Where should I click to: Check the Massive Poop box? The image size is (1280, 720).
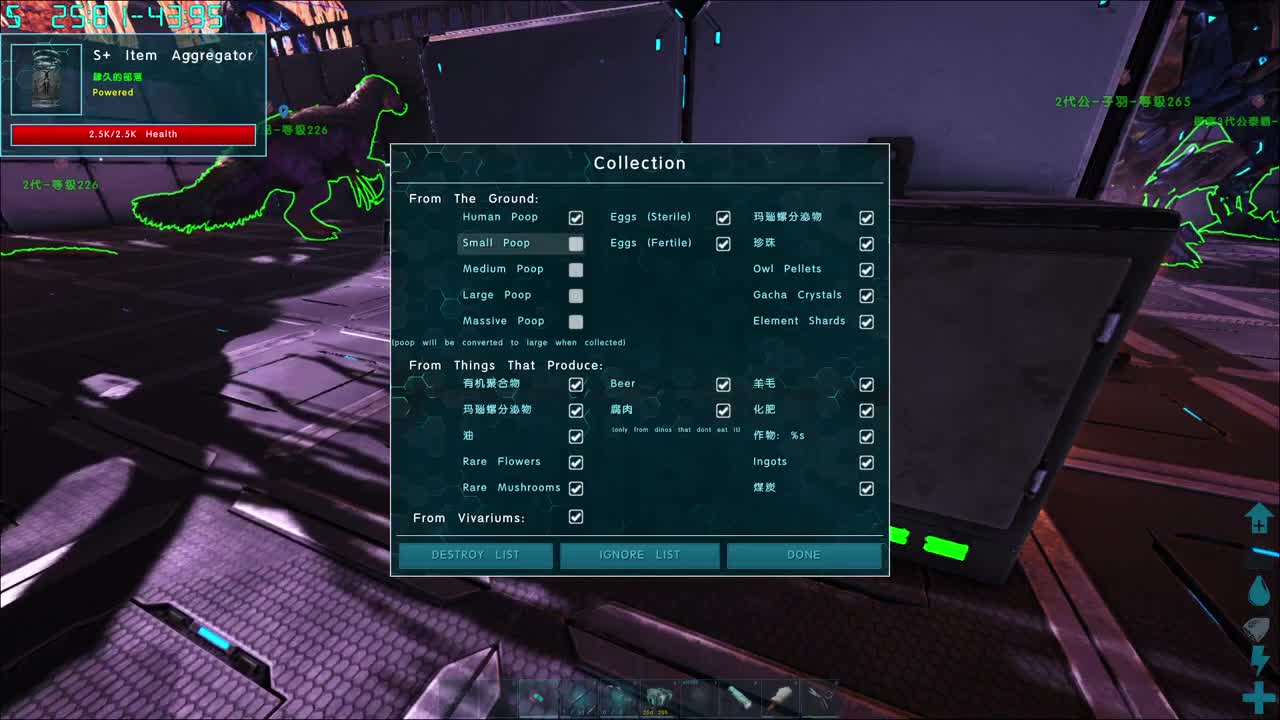(x=576, y=322)
